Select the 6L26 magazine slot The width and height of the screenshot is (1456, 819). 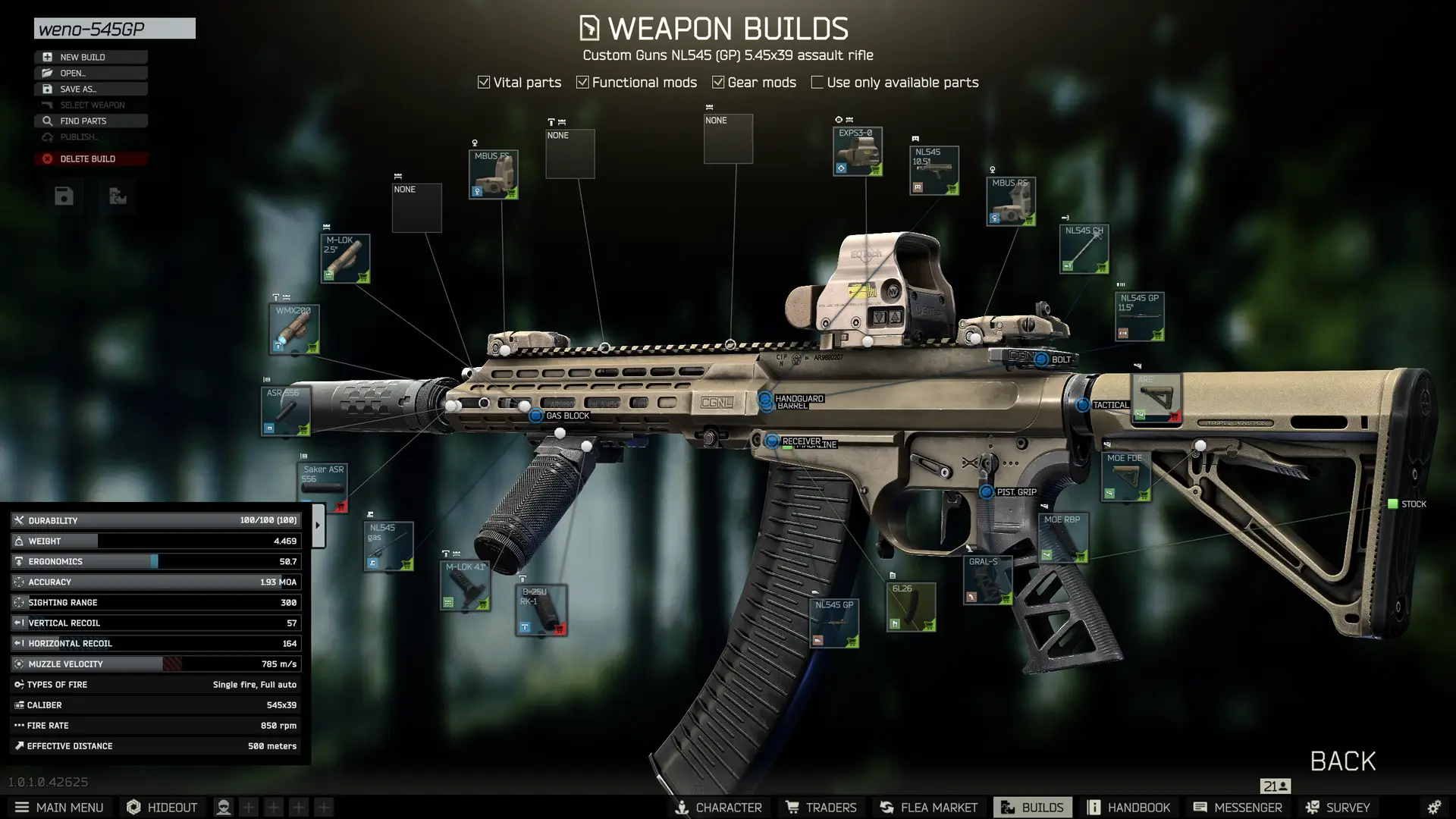pyautogui.click(x=911, y=607)
